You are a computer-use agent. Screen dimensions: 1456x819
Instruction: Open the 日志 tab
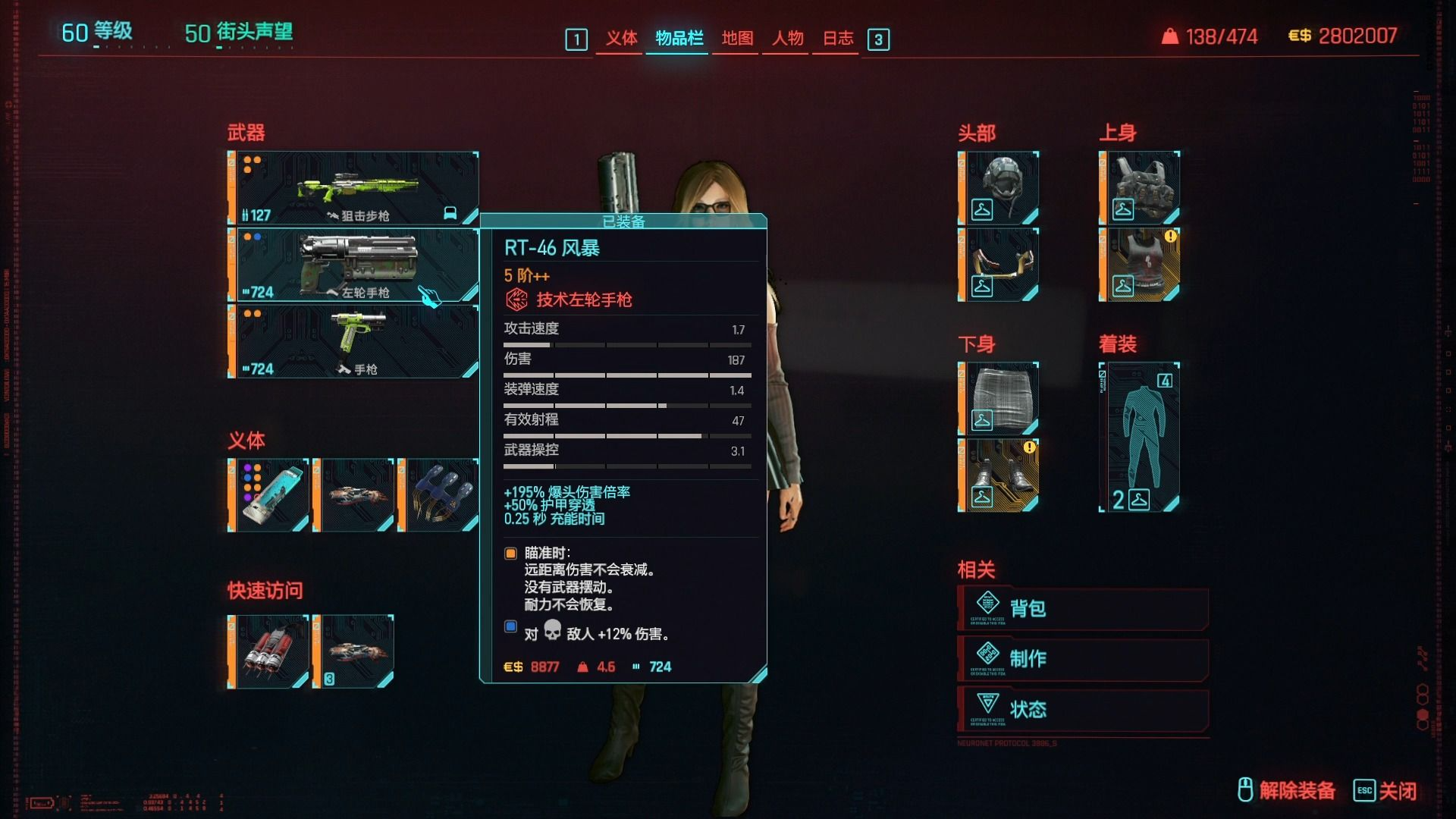coord(838,38)
